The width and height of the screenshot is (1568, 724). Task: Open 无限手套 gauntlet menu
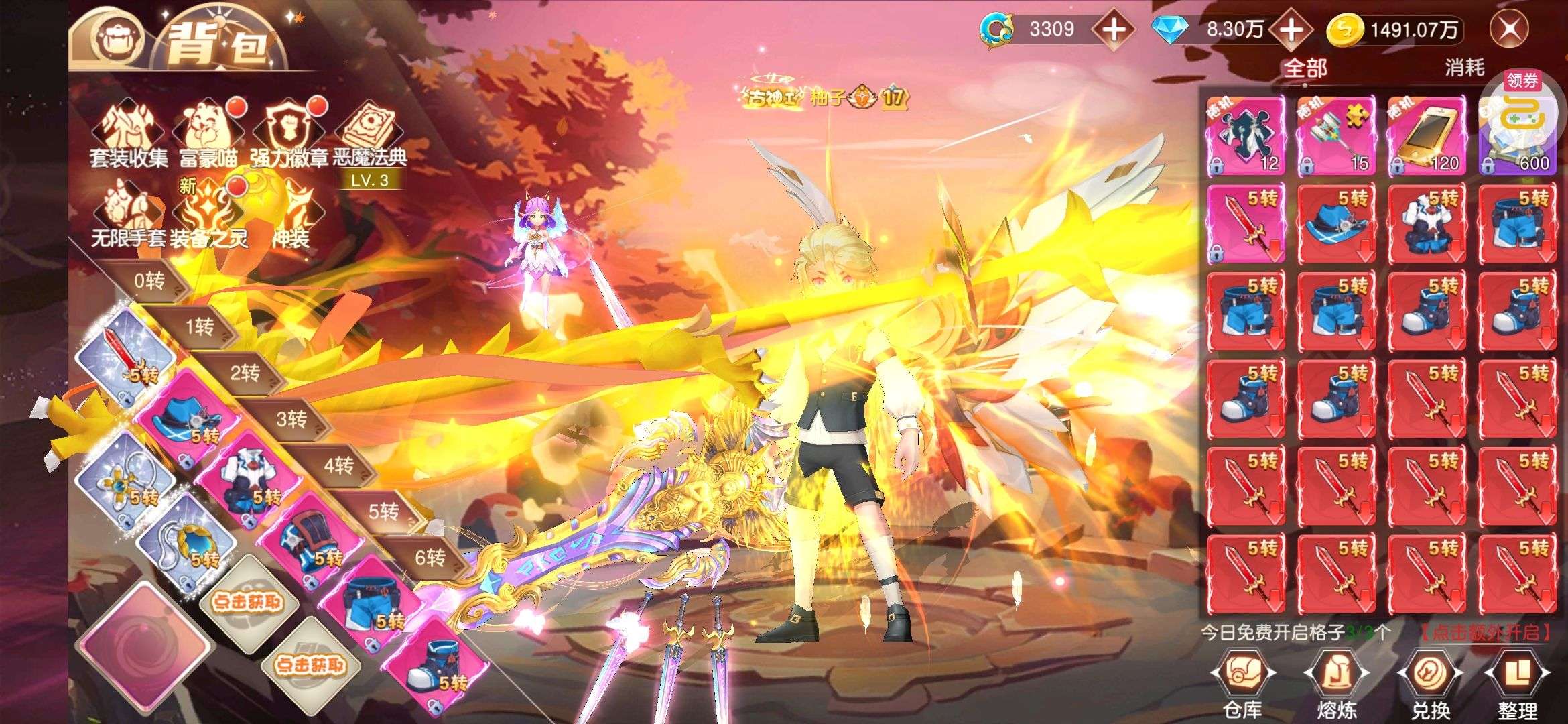129,216
